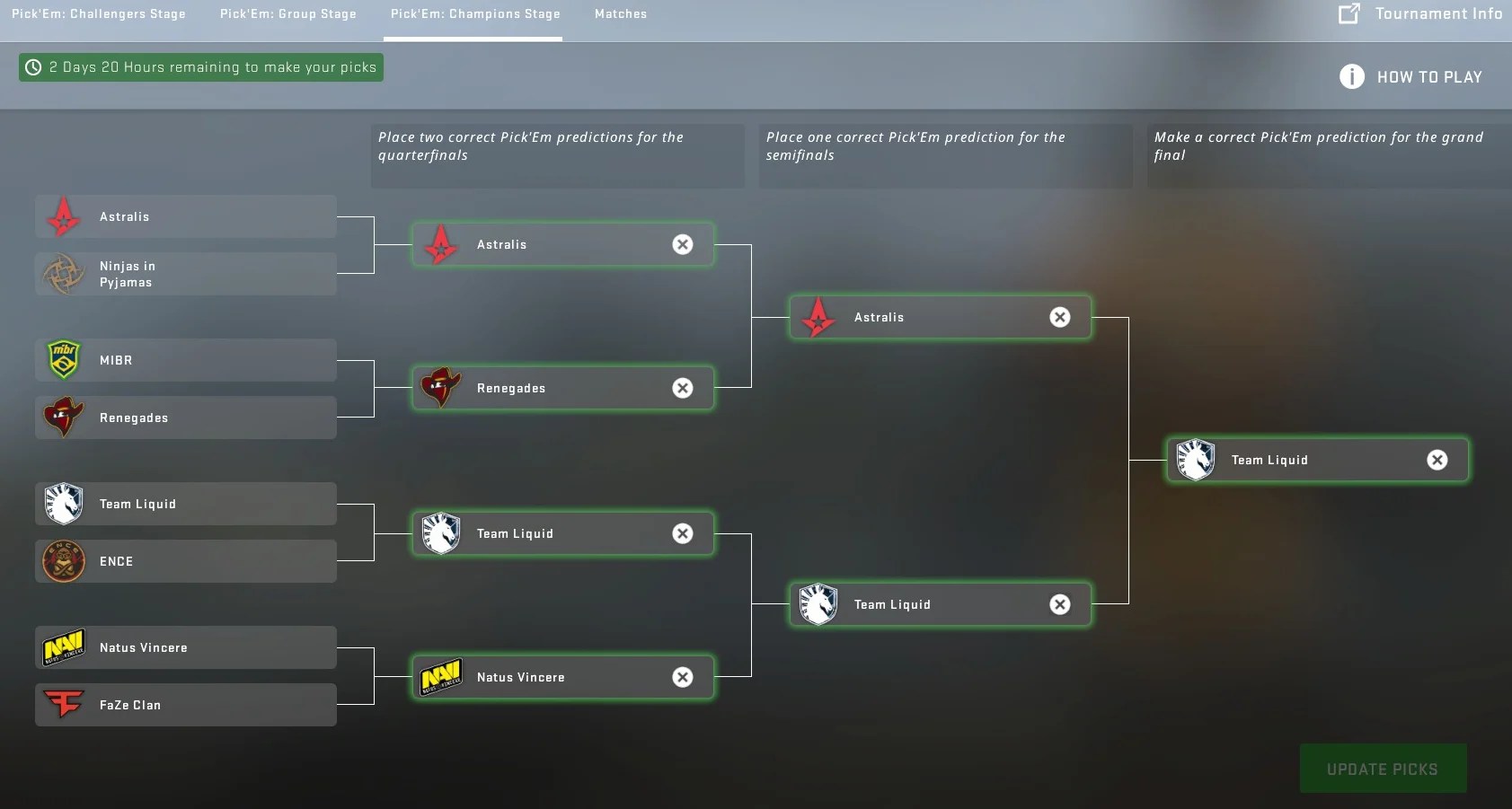Switch to Pick'Em: Challengers Stage tab
Image resolution: width=1512 pixels, height=809 pixels.
[99, 13]
